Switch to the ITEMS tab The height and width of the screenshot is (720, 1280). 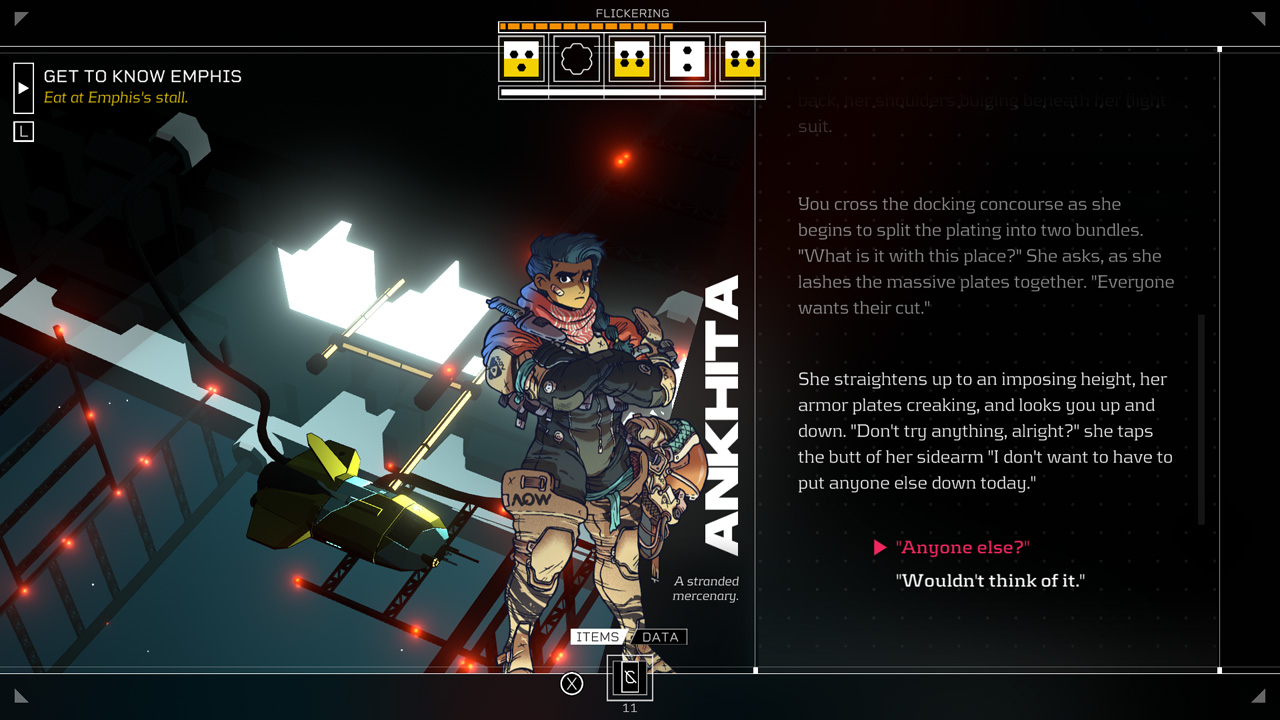pyautogui.click(x=597, y=636)
